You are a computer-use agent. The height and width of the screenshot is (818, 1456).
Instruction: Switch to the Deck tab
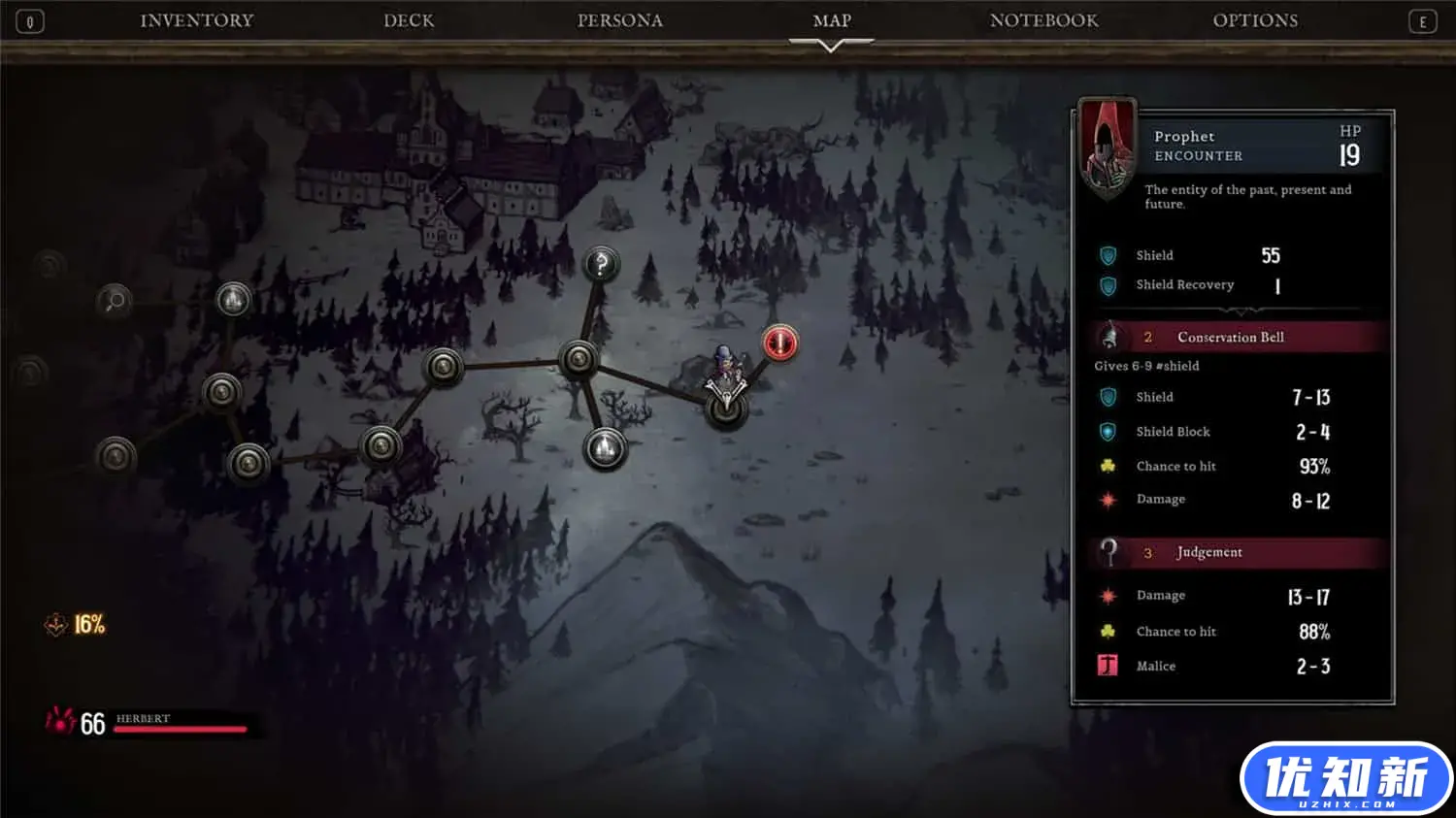point(409,20)
